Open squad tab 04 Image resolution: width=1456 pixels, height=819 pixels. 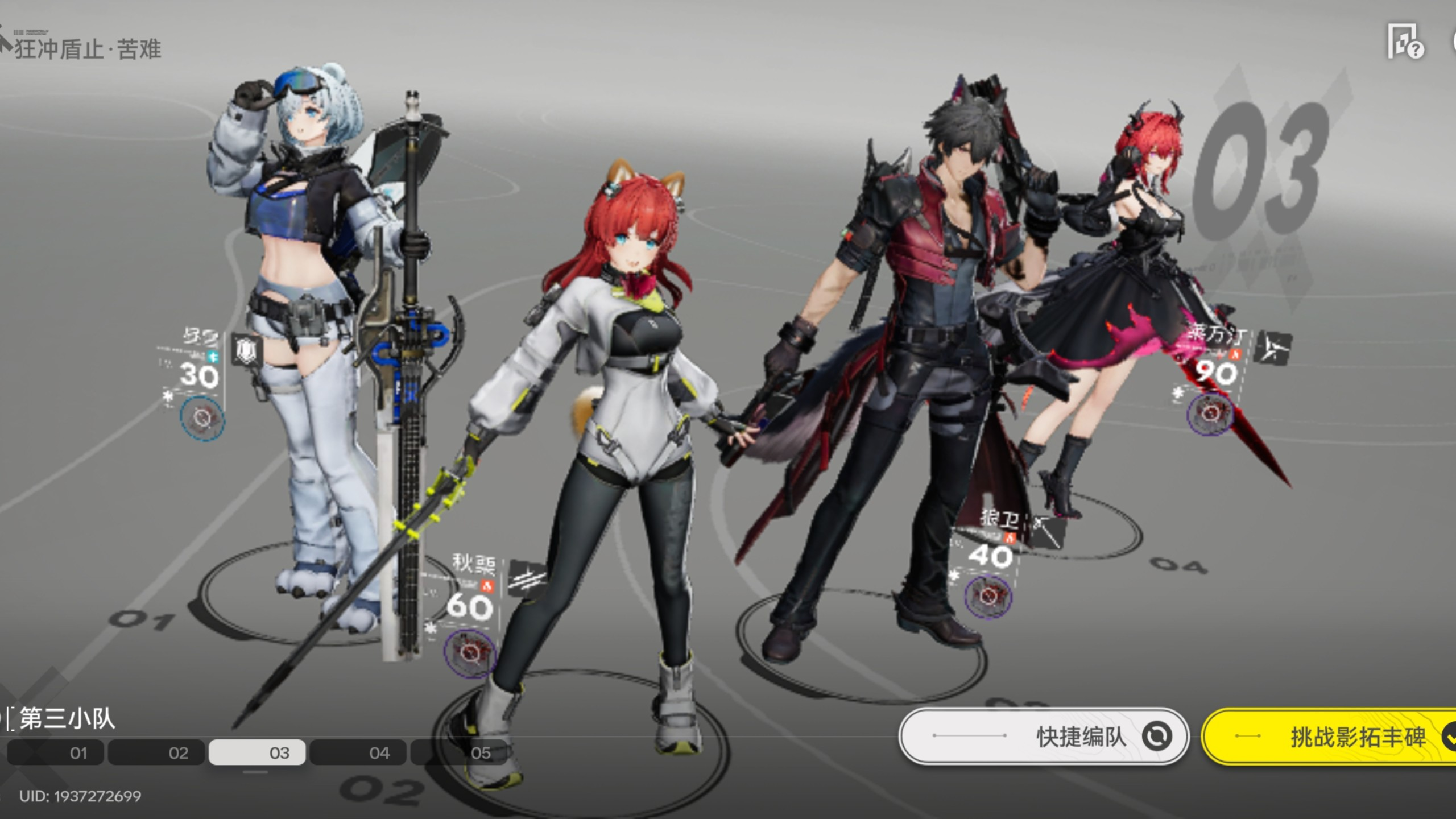(x=358, y=753)
